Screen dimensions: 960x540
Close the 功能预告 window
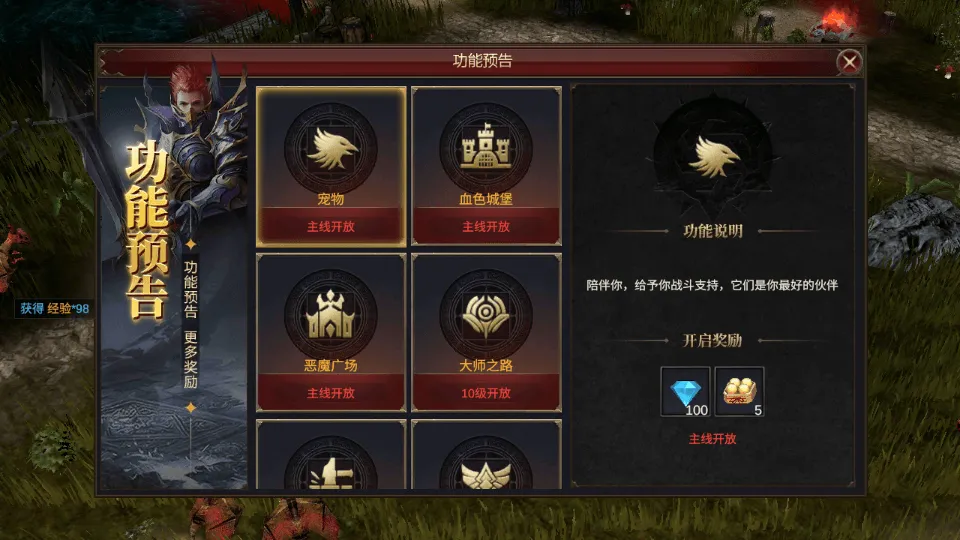point(849,62)
